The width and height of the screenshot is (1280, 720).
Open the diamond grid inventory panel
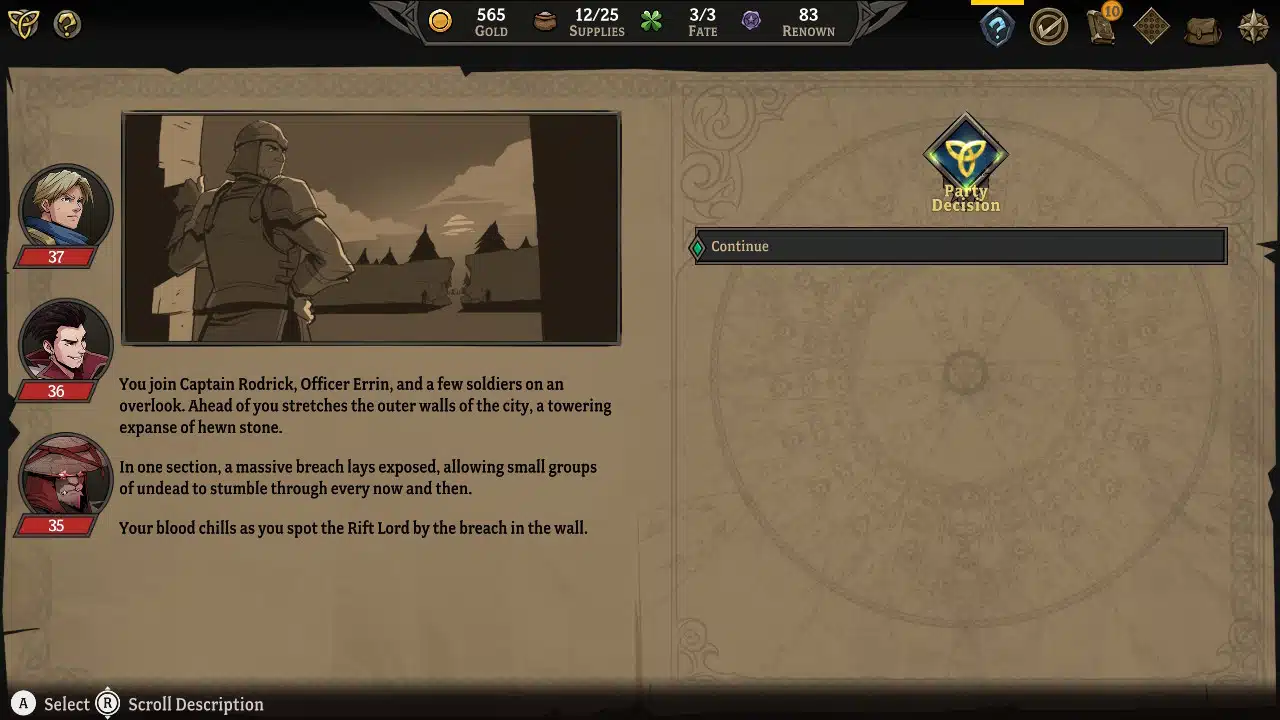coord(1151,25)
